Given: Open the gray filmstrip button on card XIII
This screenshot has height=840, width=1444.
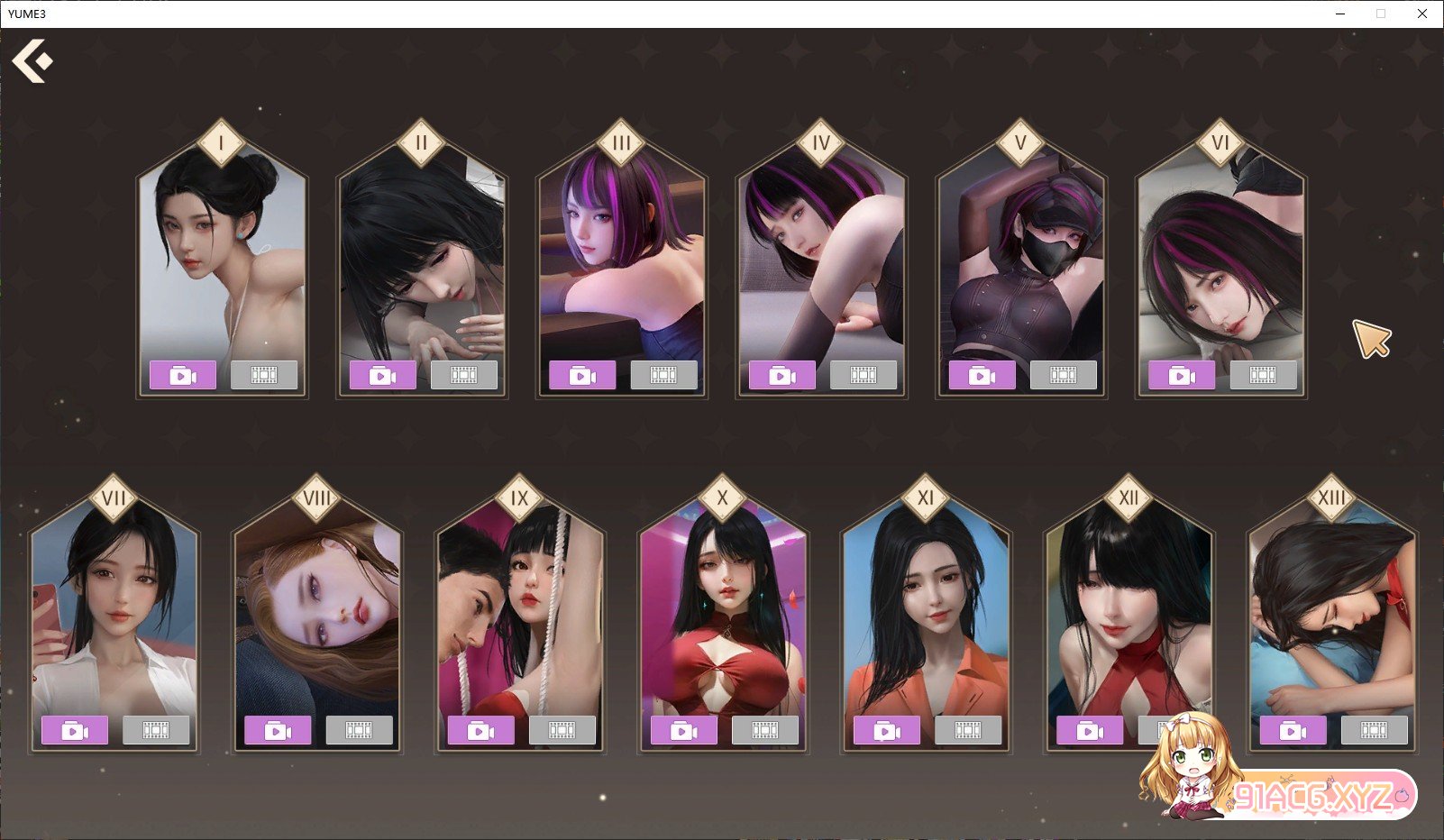Looking at the screenshot, I should (x=1374, y=730).
